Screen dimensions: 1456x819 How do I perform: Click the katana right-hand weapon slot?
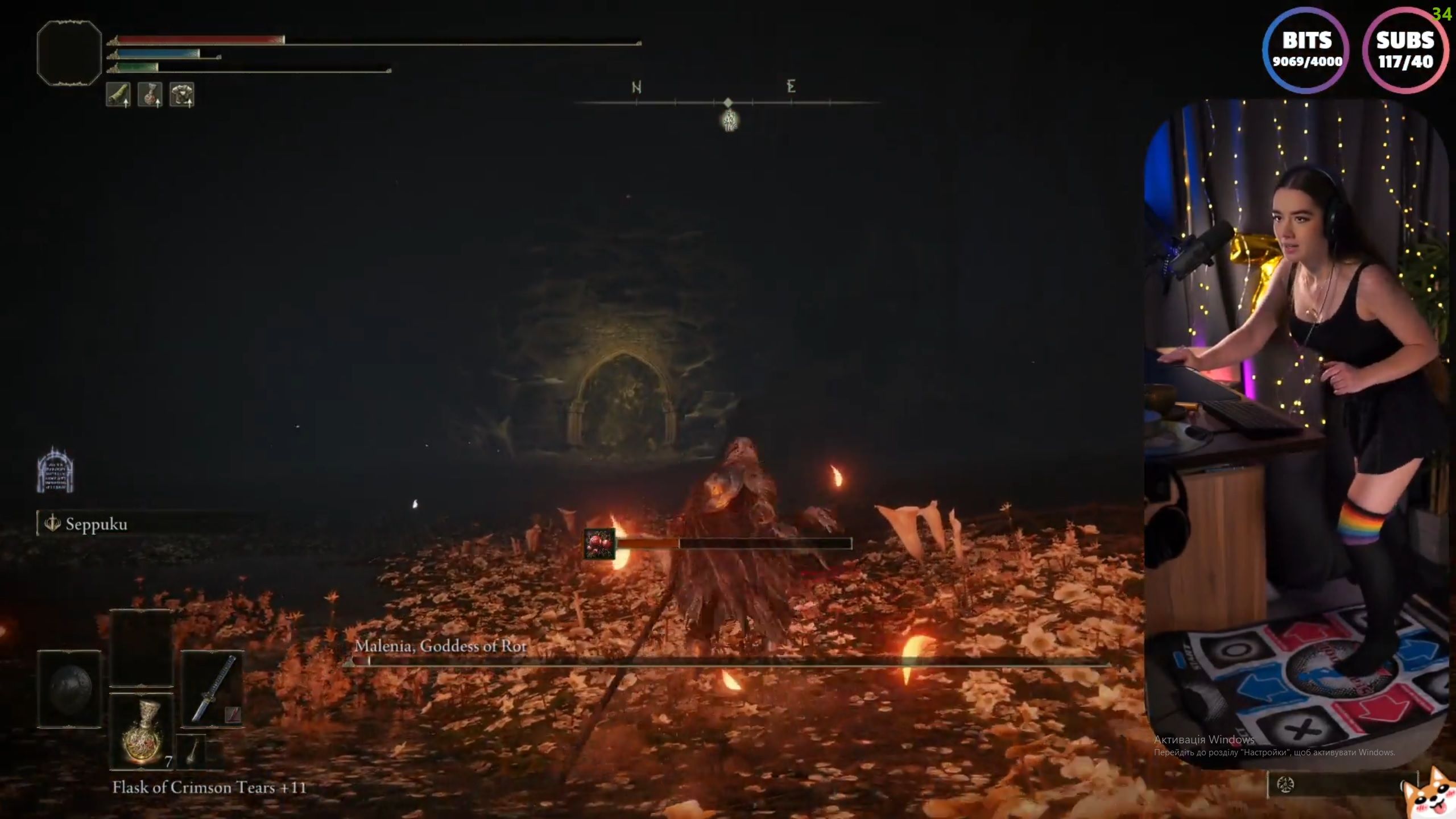(x=213, y=689)
